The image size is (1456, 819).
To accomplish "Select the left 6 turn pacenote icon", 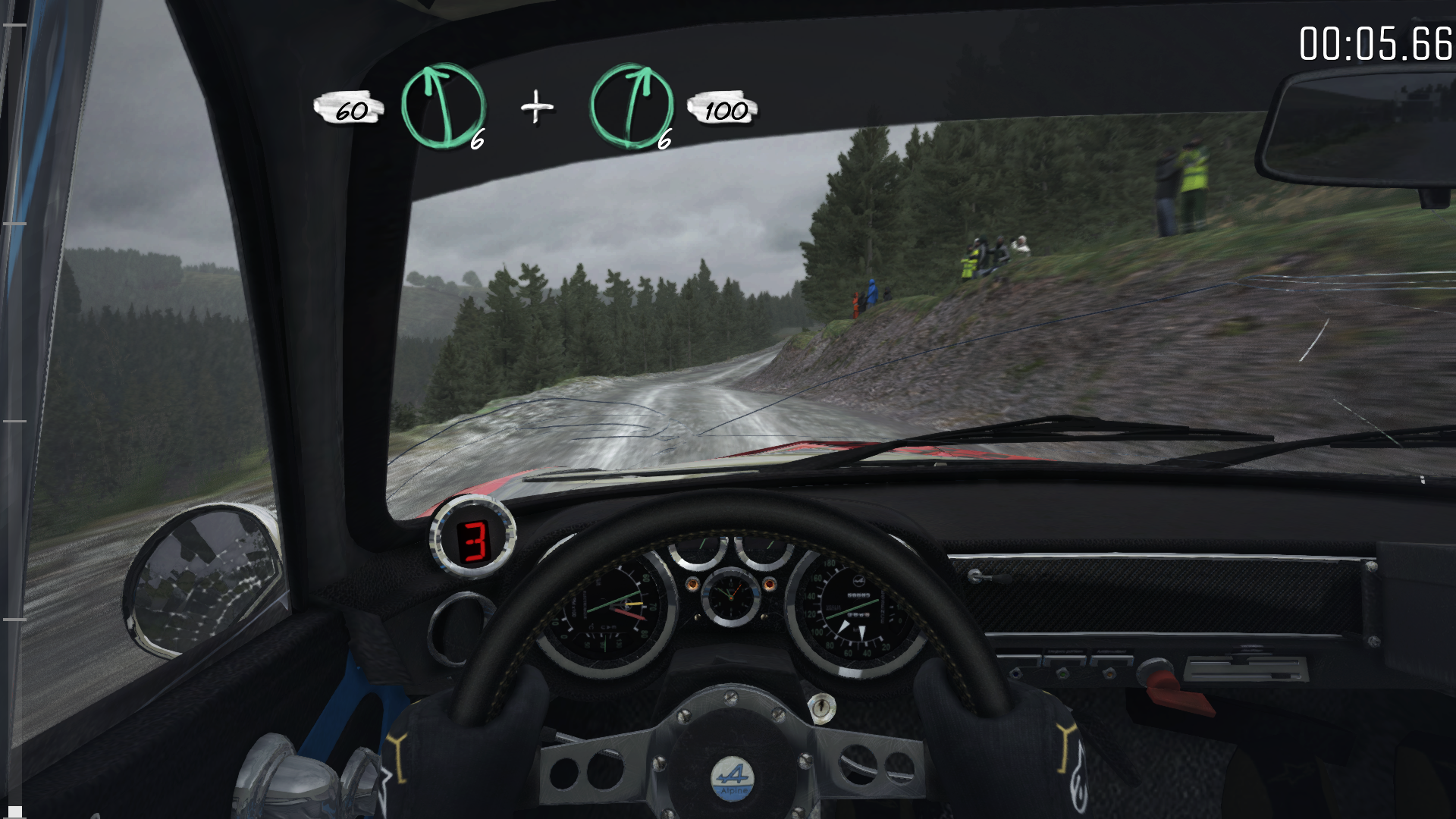I will [444, 106].
